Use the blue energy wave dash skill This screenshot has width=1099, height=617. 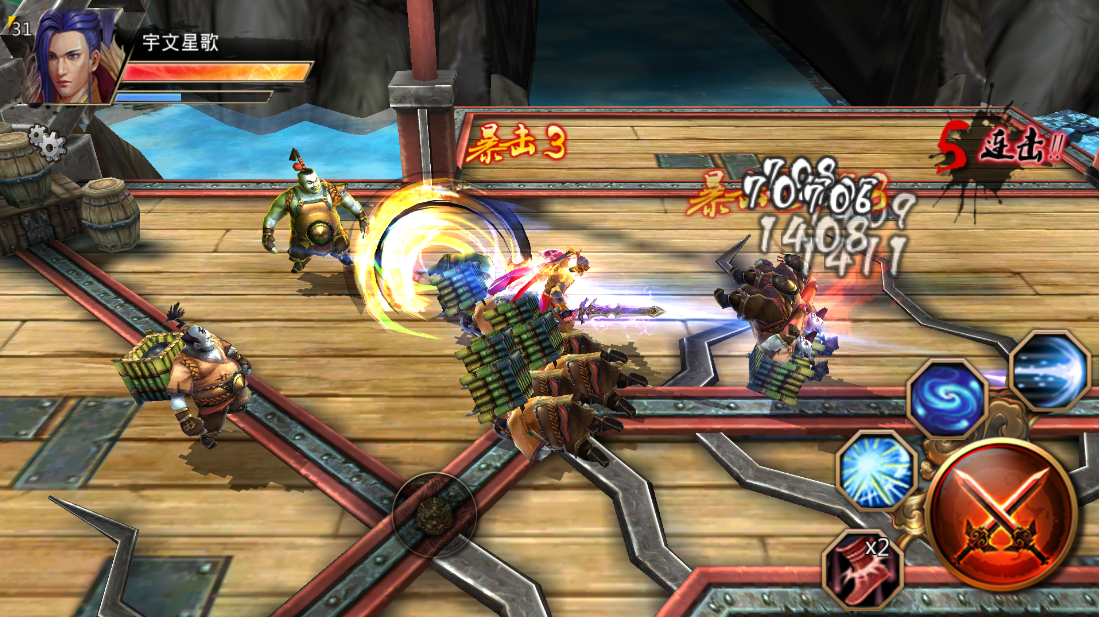(x=1048, y=370)
